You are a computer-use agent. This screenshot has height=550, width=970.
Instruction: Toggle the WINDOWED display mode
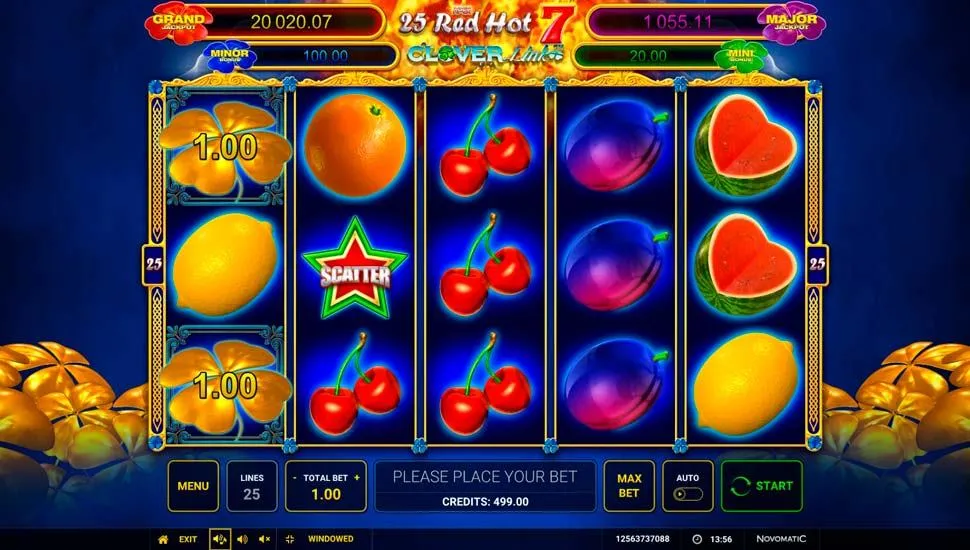click(x=320, y=539)
